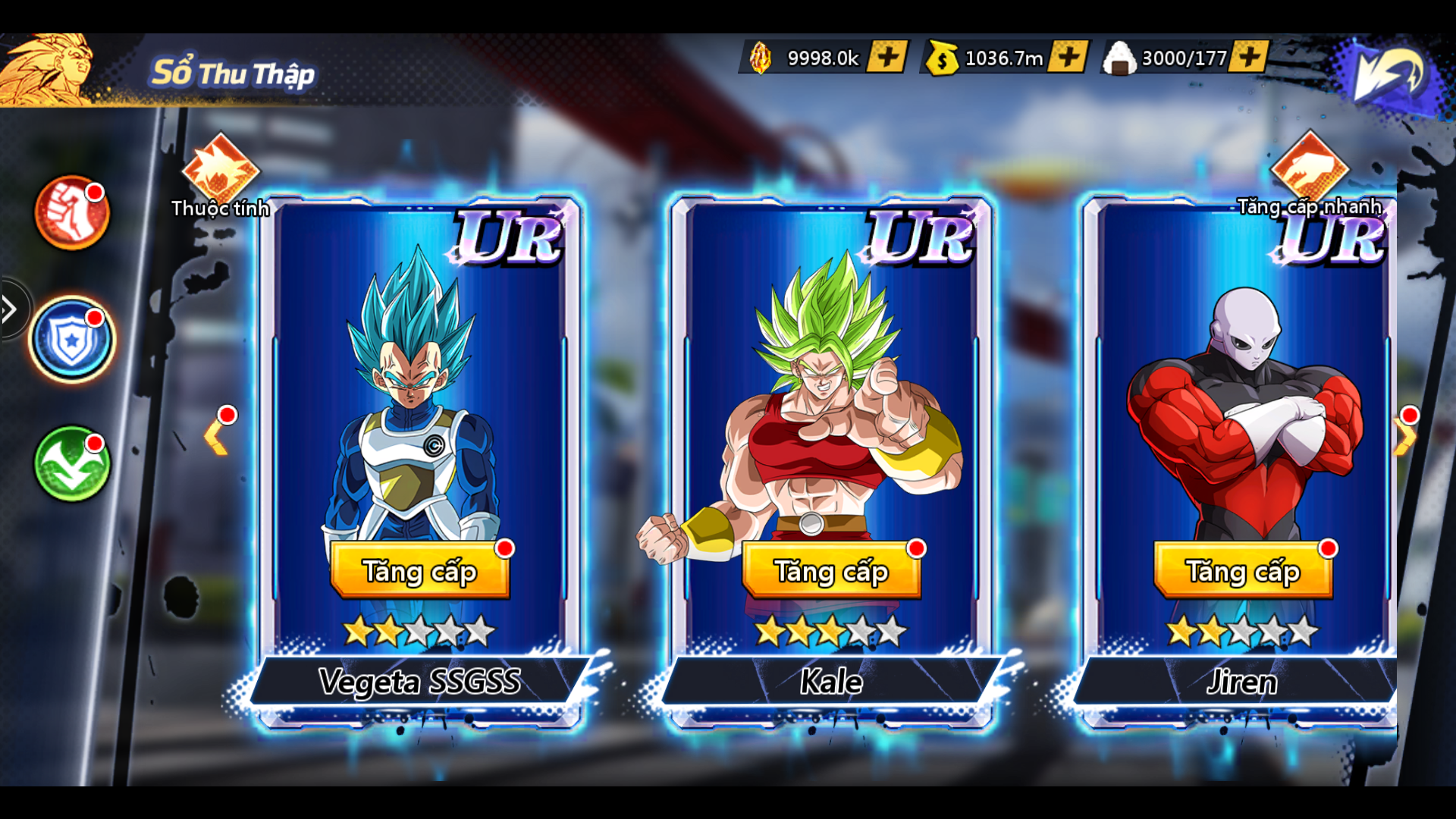Screen dimensions: 1456x819
Task: Click Tăng cấp under Jiren
Action: coord(1243,570)
